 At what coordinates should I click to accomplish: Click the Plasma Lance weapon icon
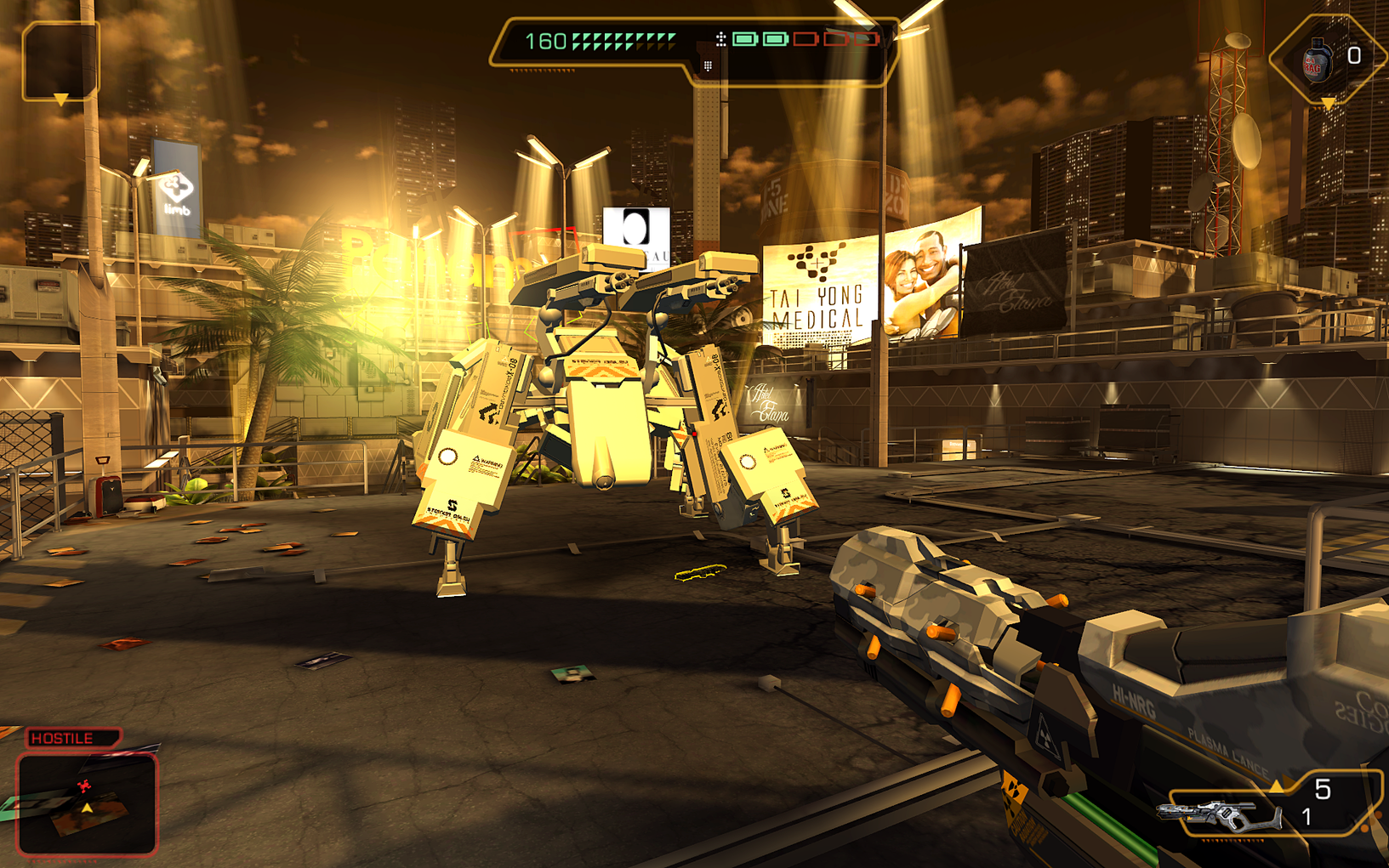pos(1219,815)
